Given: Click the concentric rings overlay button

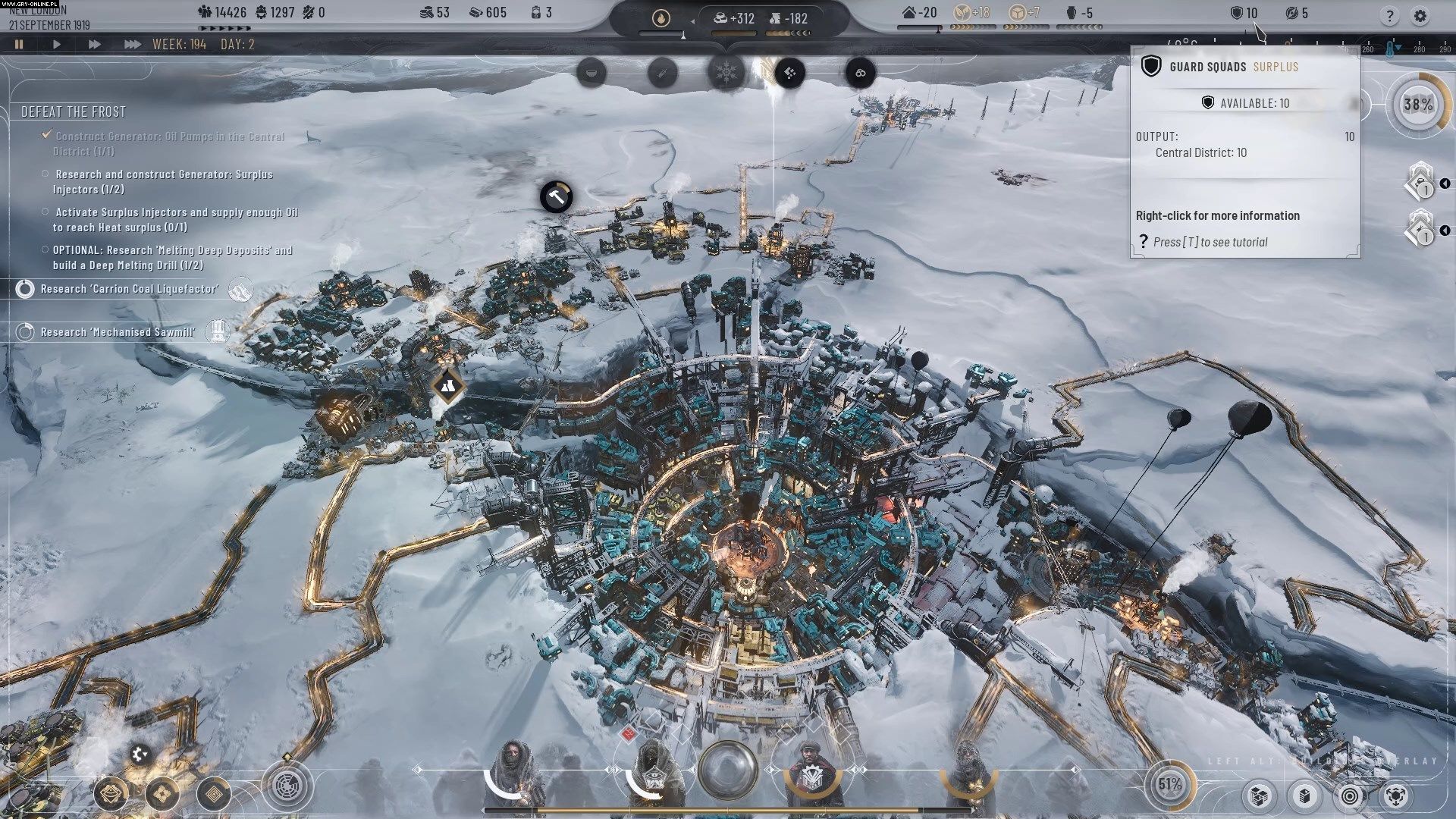Looking at the screenshot, I should [x=1350, y=795].
